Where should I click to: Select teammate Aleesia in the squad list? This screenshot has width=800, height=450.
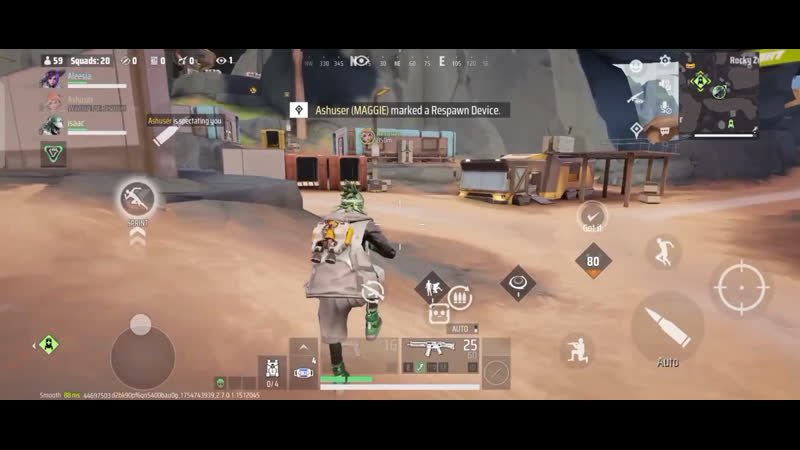78,77
